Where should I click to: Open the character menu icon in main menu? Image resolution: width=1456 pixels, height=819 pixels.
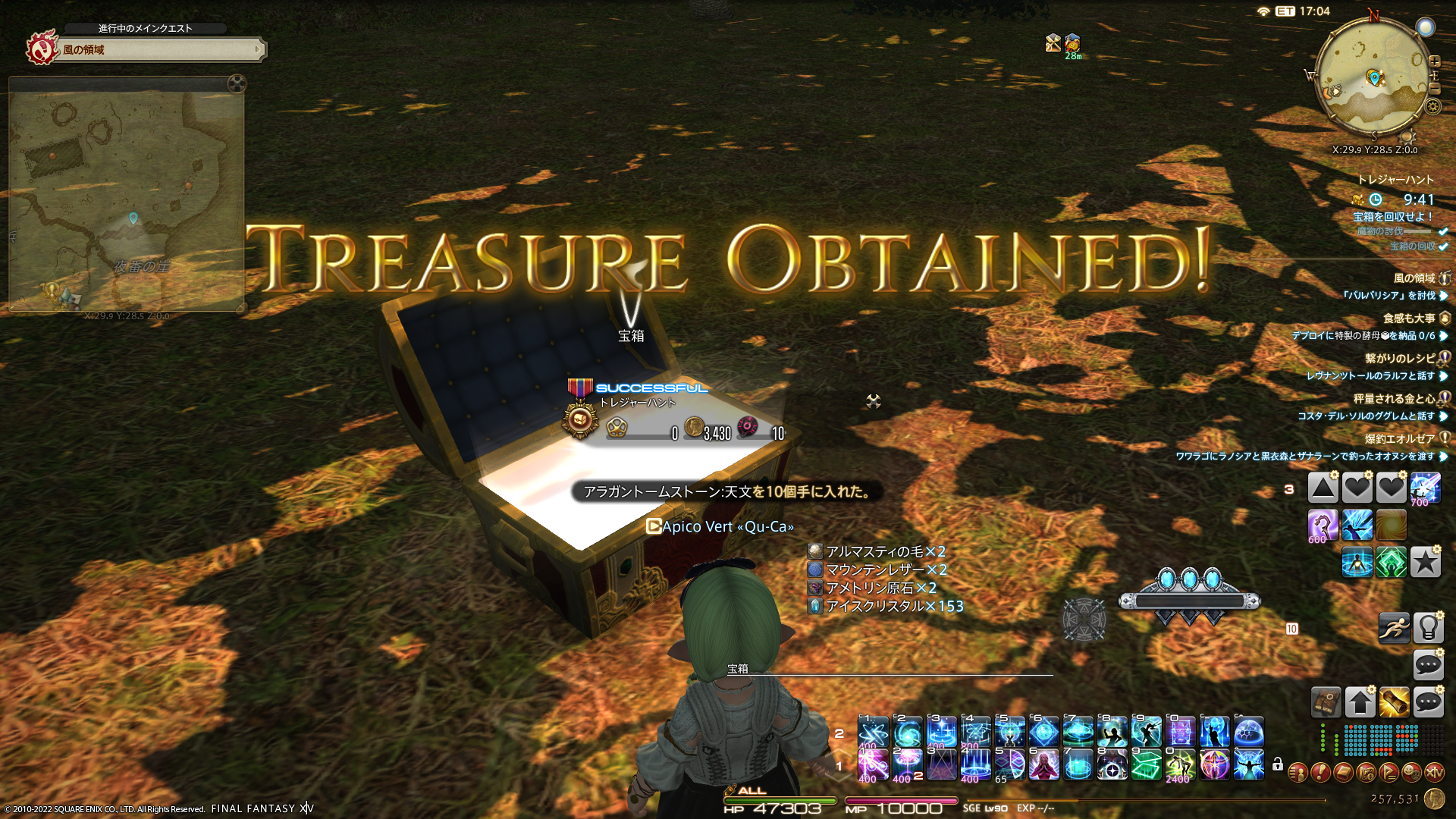1298,773
